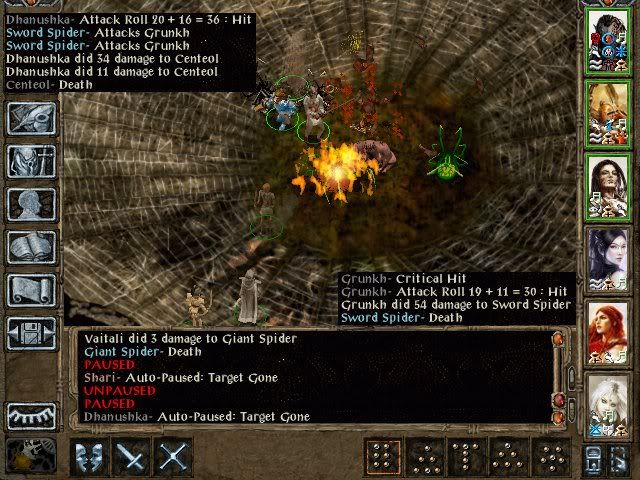Open the character record bust icon
The image size is (640, 480).
[x=31, y=204]
